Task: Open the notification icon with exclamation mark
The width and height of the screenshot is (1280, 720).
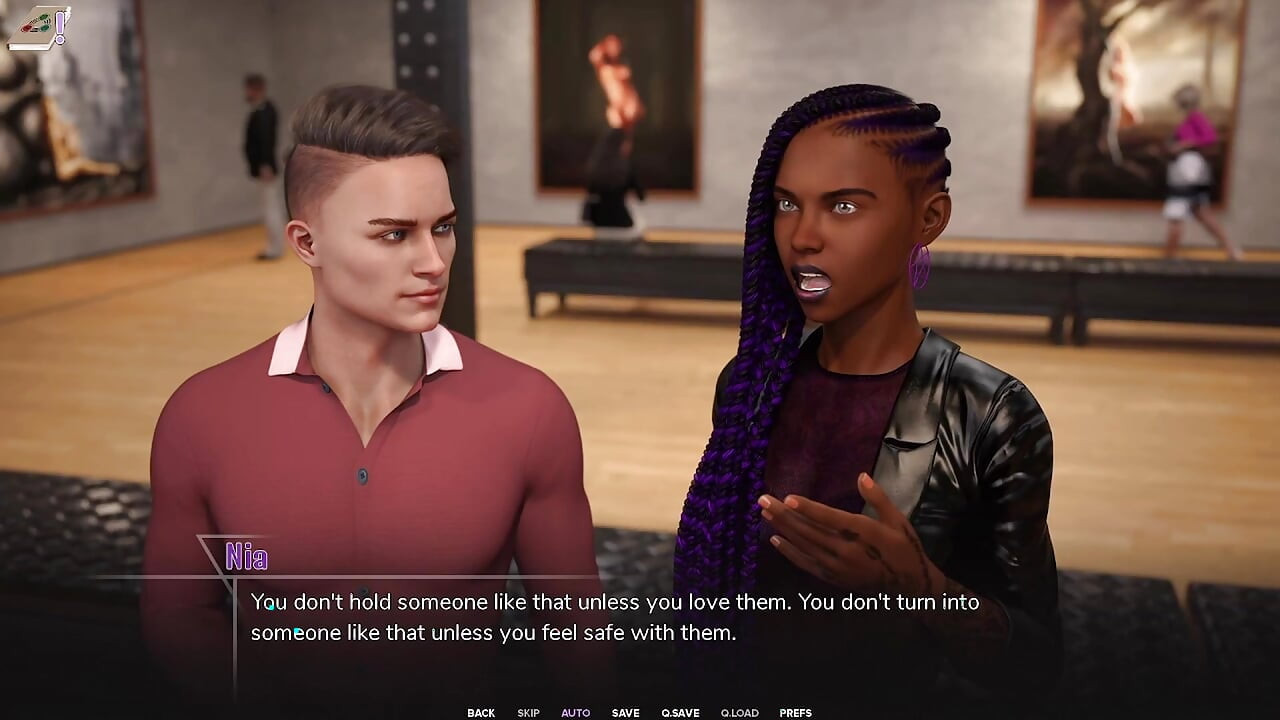Action: click(x=40, y=28)
